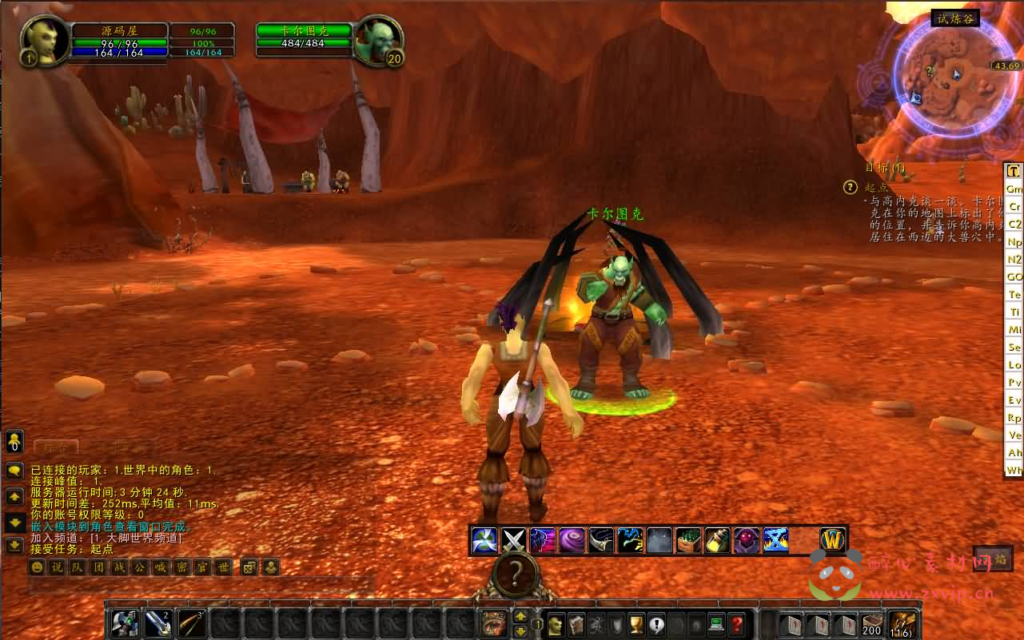This screenshot has width=1024, height=640.
Task: Select the Gm entry in the side list
Action: tap(1014, 189)
